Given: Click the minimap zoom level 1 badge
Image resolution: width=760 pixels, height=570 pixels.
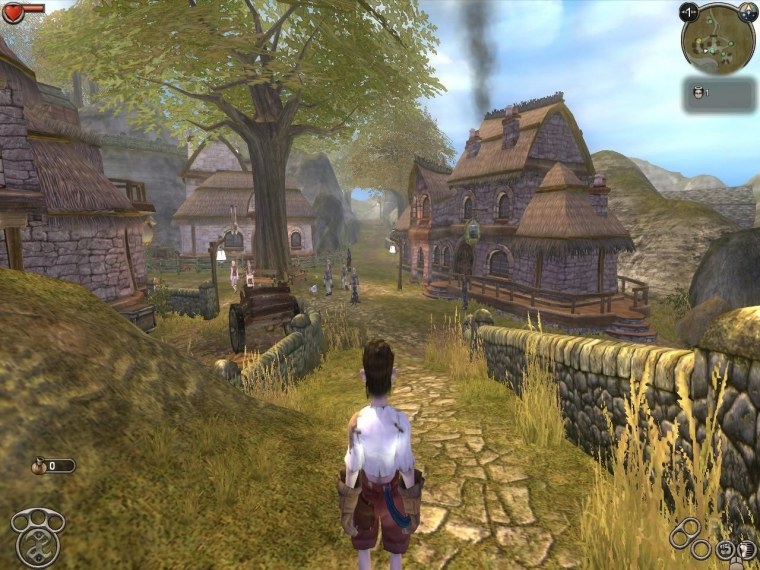Looking at the screenshot, I should click(688, 12).
